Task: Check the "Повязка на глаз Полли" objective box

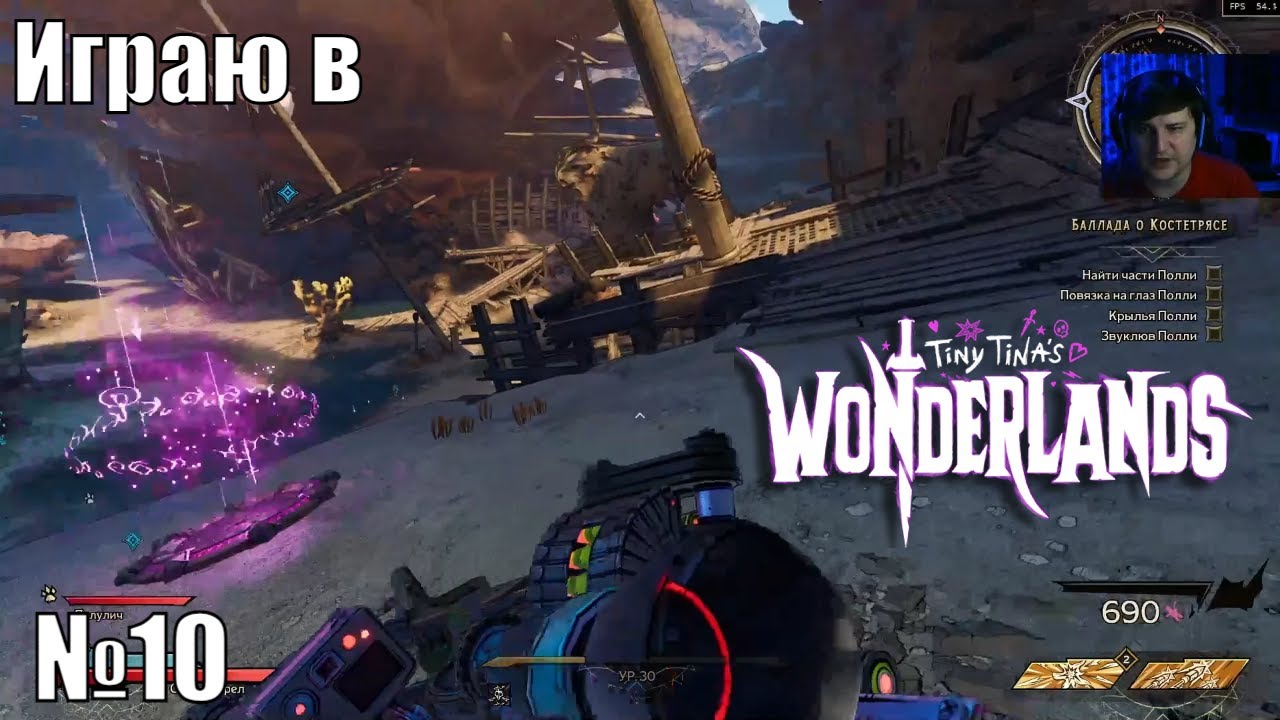Action: coord(1214,294)
